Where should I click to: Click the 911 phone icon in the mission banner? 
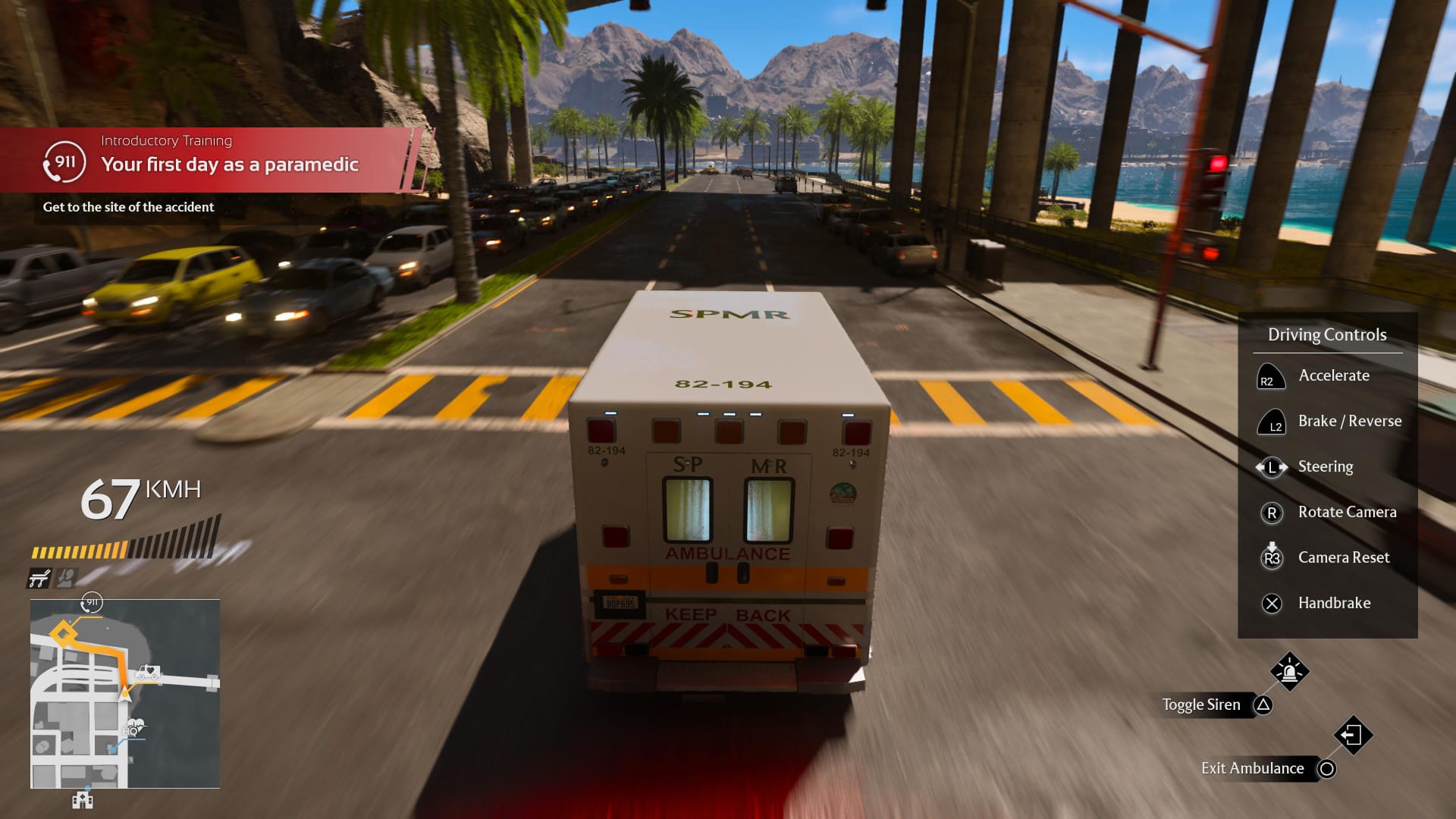tap(64, 162)
